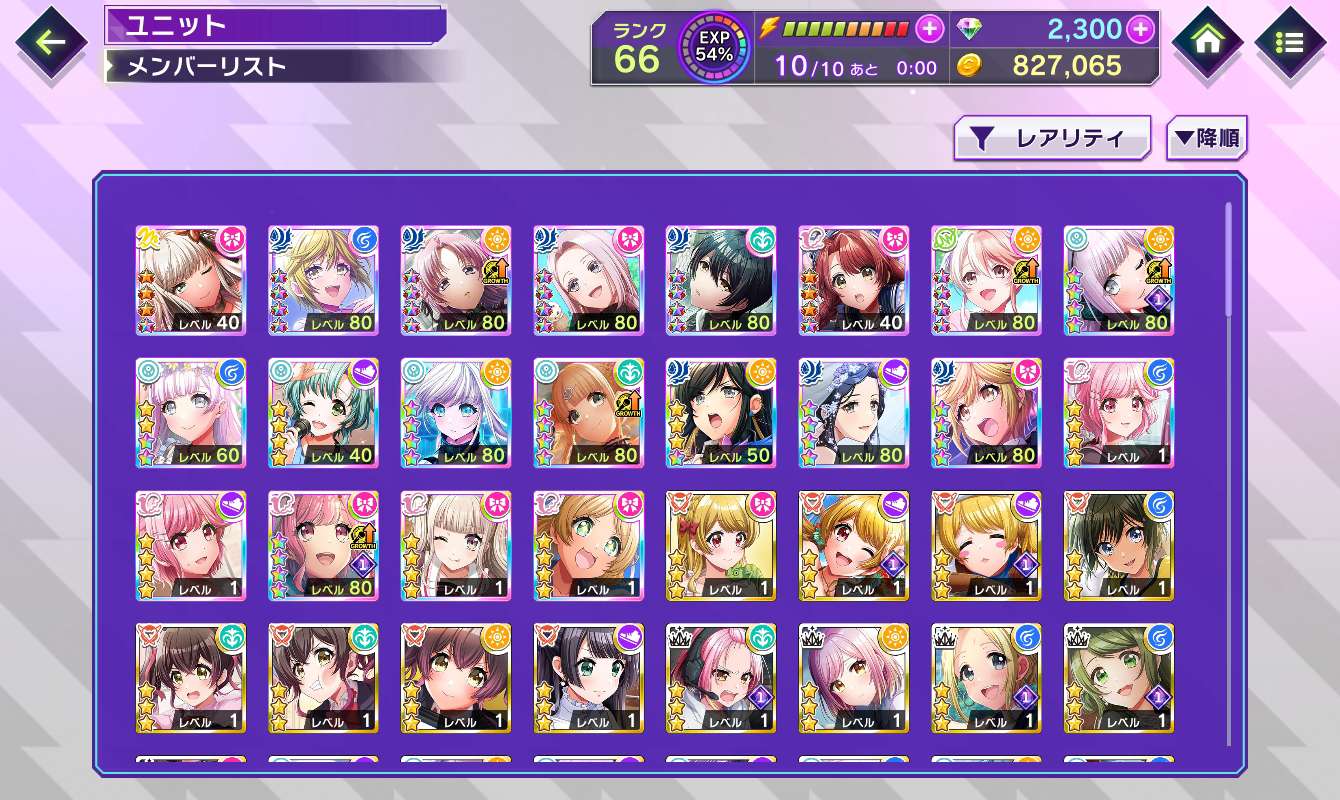
Task: Open the list menu button
Action: 1290,43
